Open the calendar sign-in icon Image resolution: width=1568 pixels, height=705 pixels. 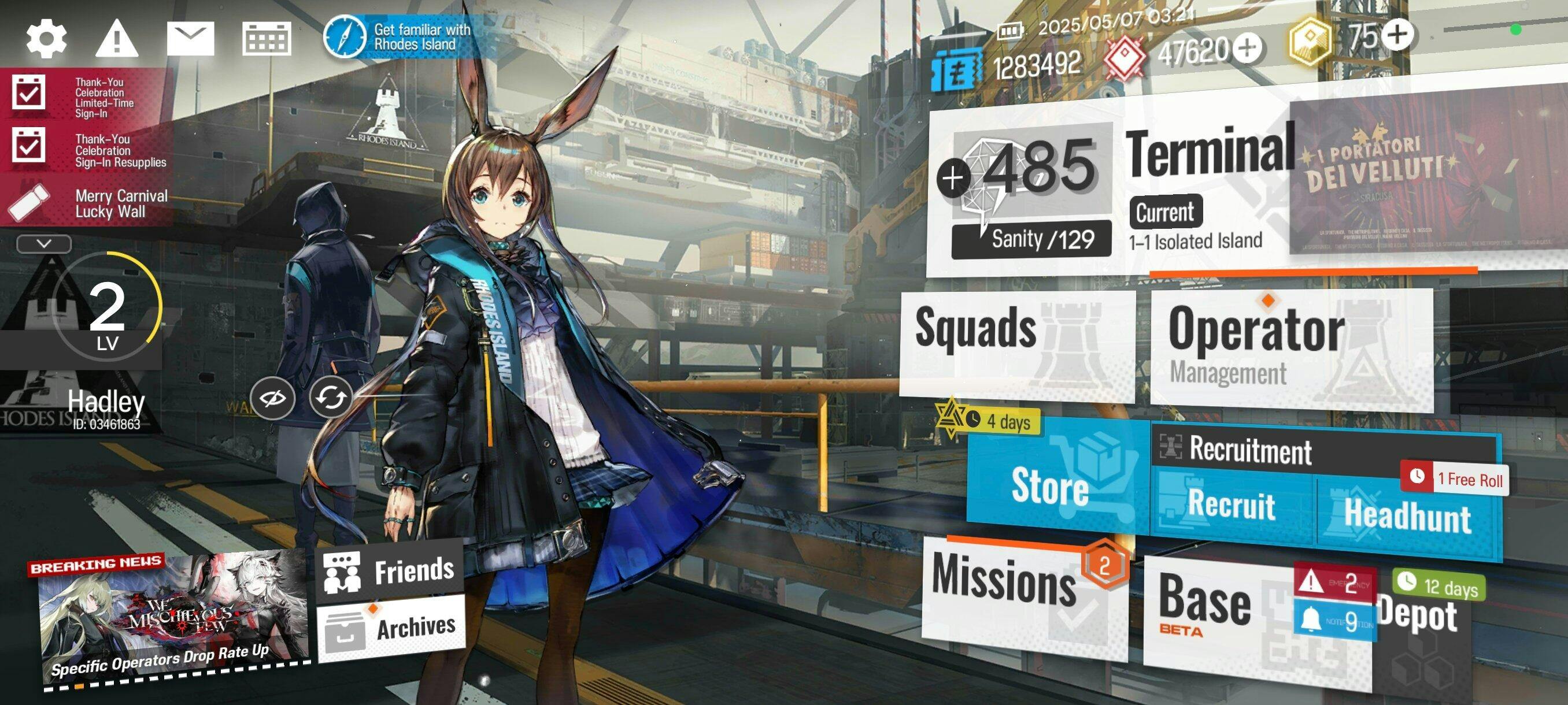point(266,39)
